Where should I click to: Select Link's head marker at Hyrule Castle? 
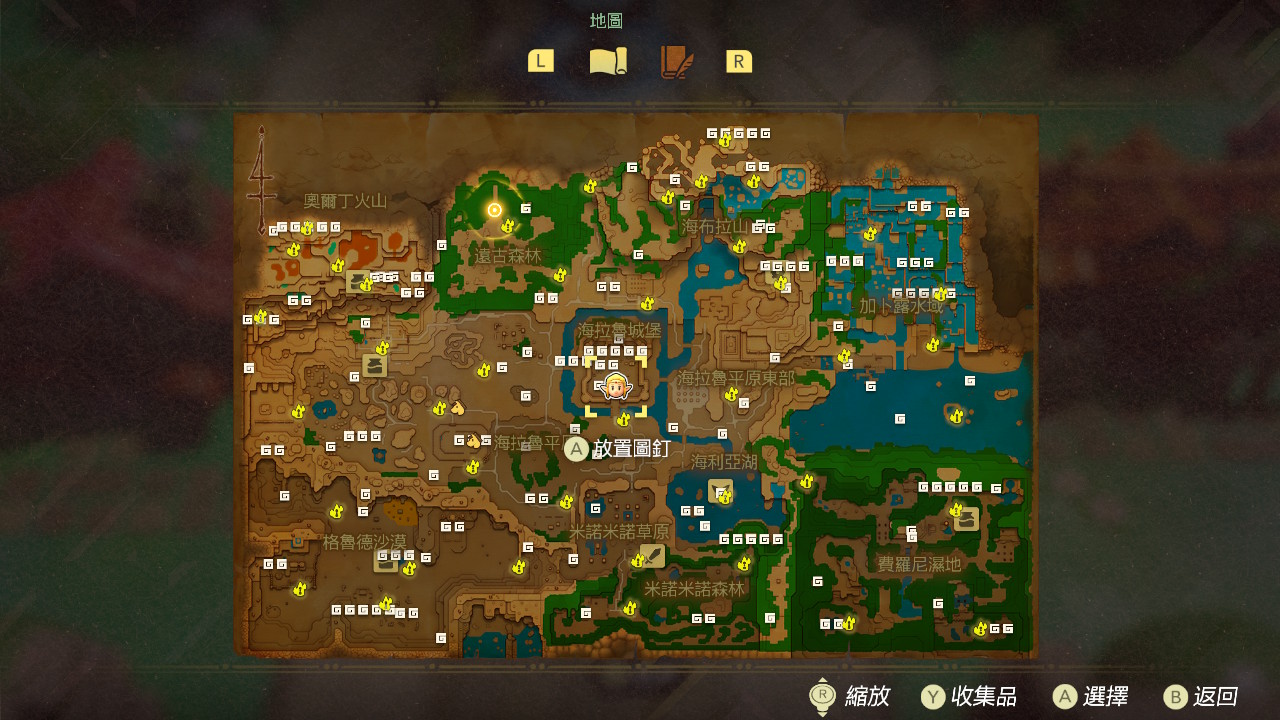click(x=615, y=386)
